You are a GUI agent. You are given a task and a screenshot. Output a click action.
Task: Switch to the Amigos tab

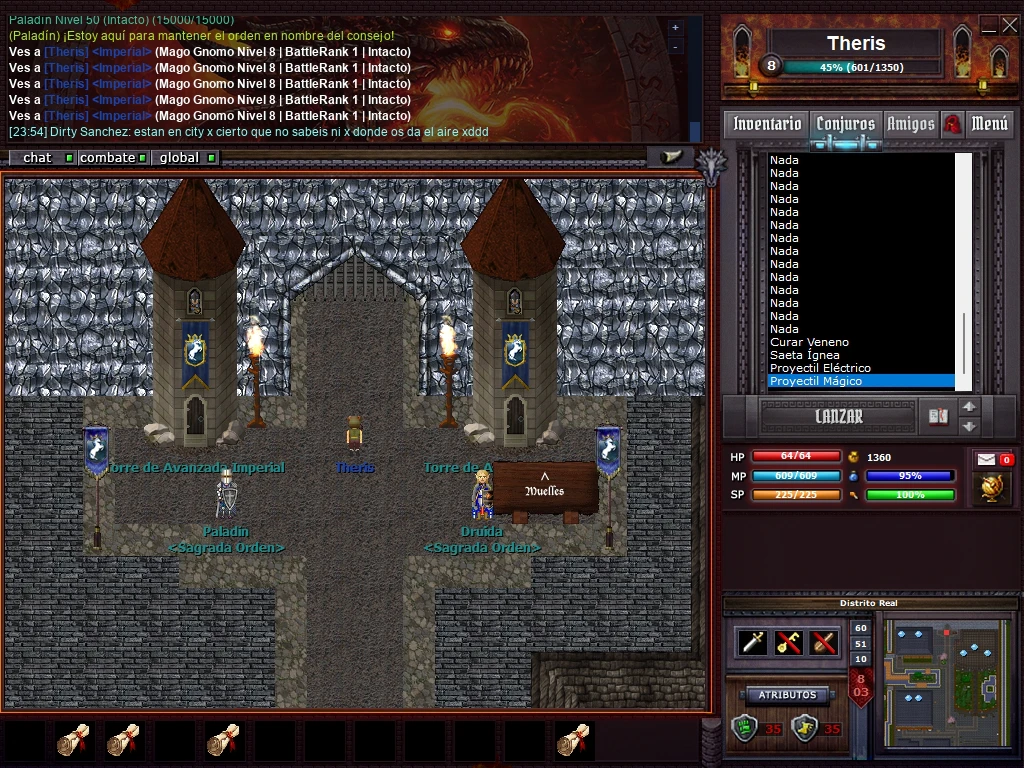pyautogui.click(x=910, y=124)
